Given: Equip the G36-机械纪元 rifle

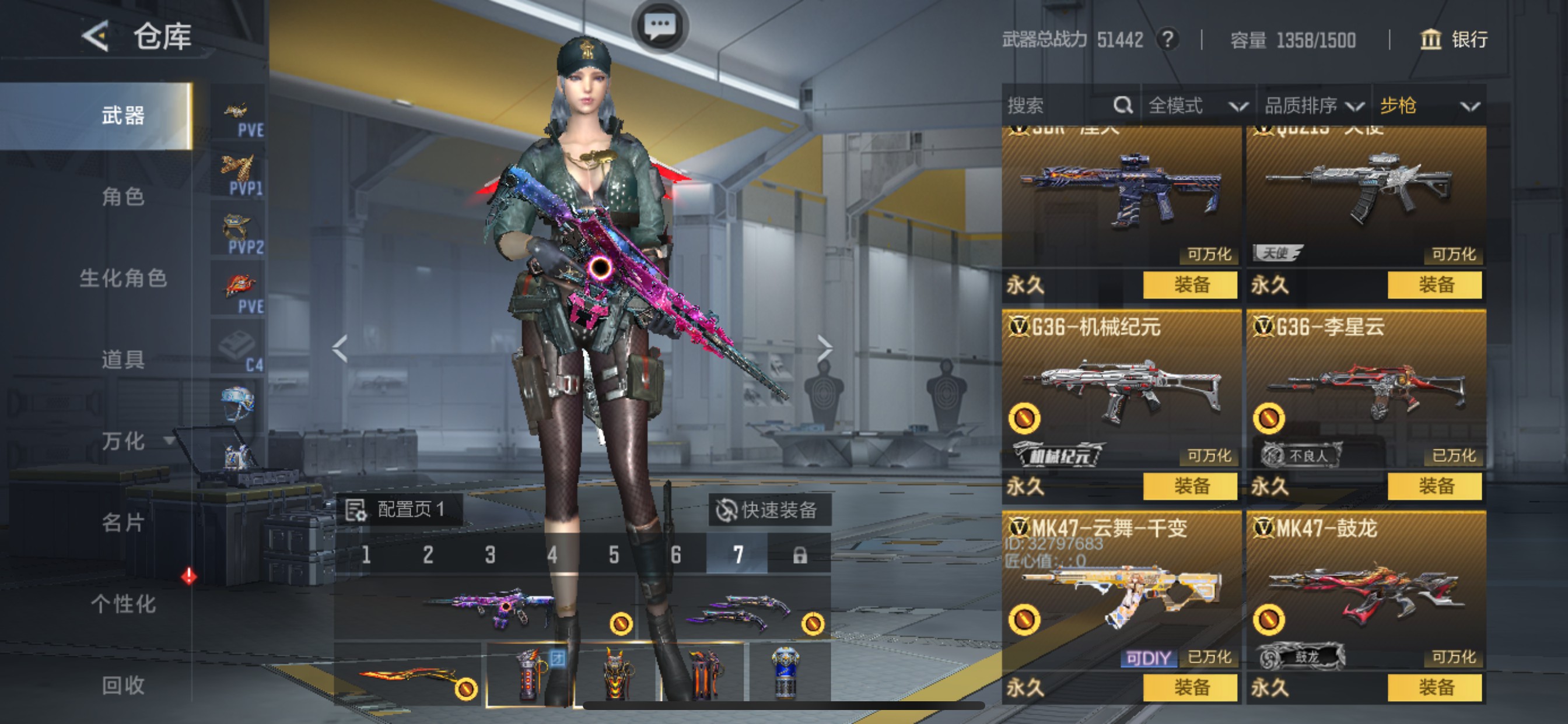Looking at the screenshot, I should pos(1190,486).
